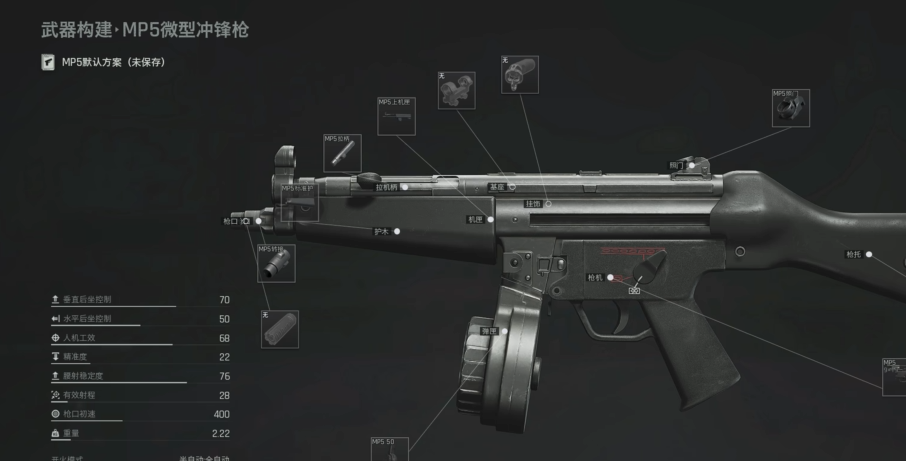Click the 机匣 receiver attachment point

[490, 219]
